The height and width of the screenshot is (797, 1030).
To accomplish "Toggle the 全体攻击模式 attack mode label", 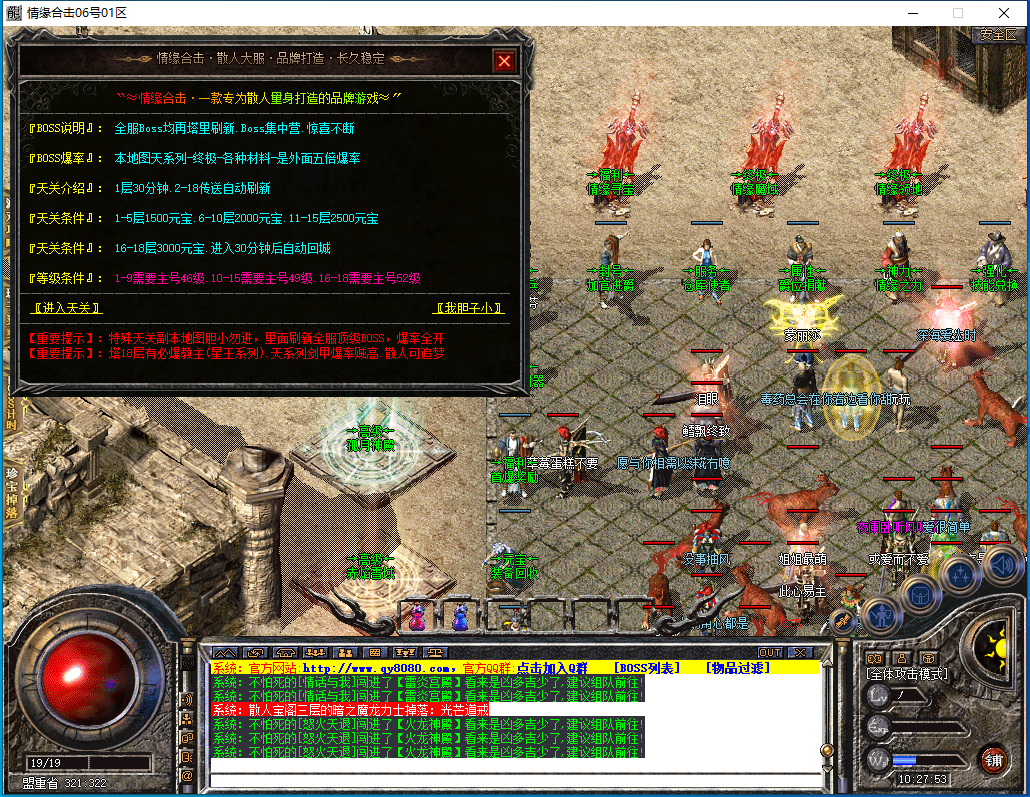I will pos(906,674).
